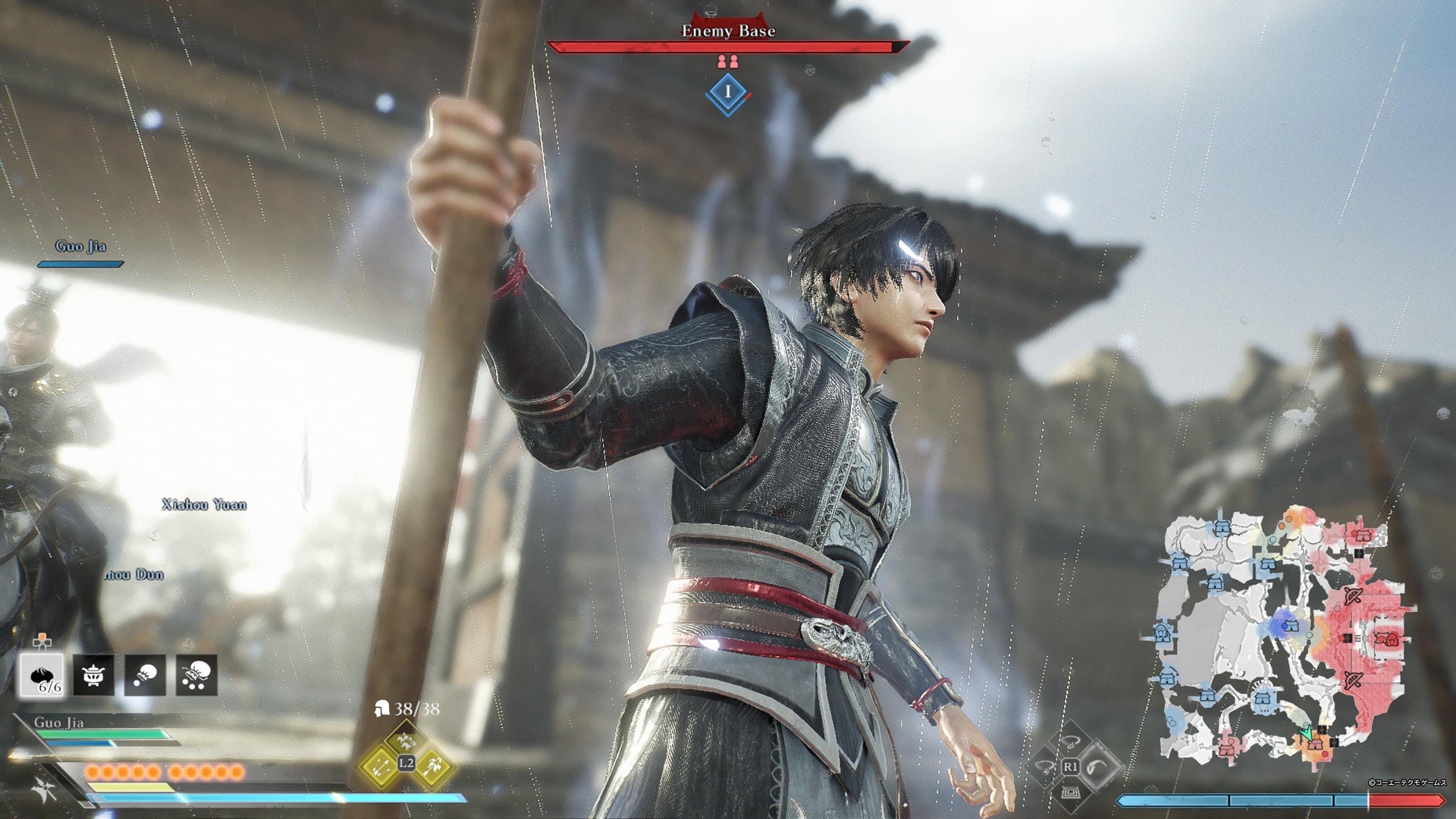Click the polearm weapon icon beside Guo Jia's gauge
Image resolution: width=1456 pixels, height=819 pixels.
(41, 789)
